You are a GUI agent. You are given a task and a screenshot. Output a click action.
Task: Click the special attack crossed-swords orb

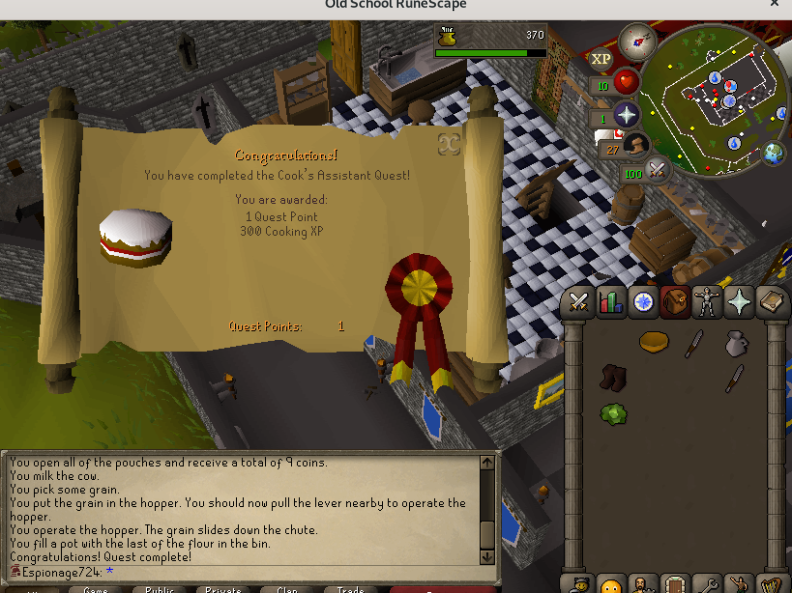point(657,170)
